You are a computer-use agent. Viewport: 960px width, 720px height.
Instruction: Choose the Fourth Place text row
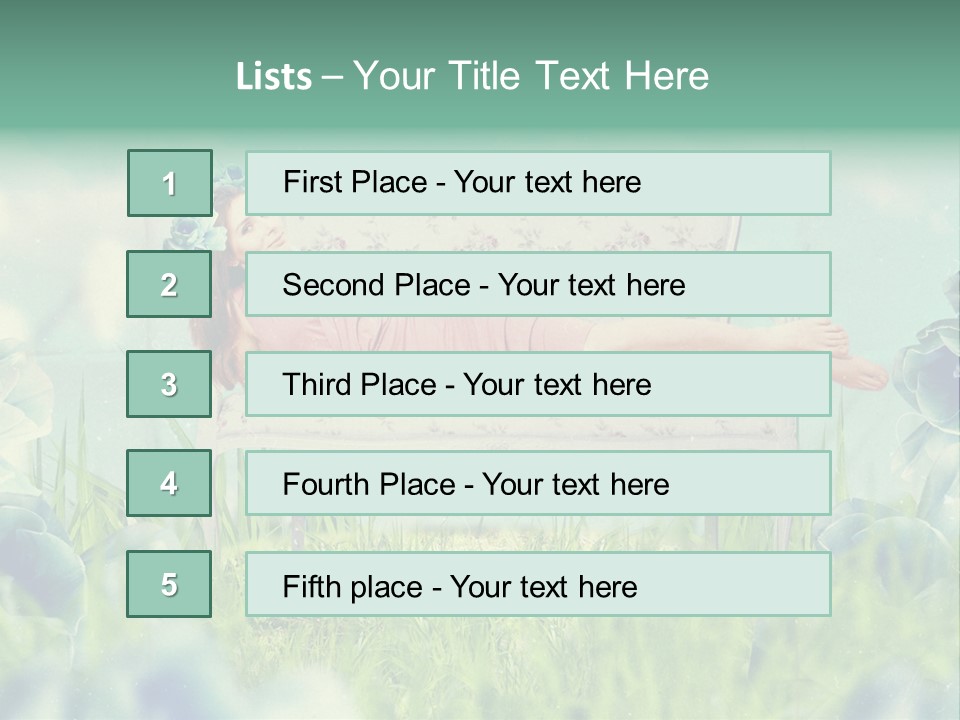point(538,483)
